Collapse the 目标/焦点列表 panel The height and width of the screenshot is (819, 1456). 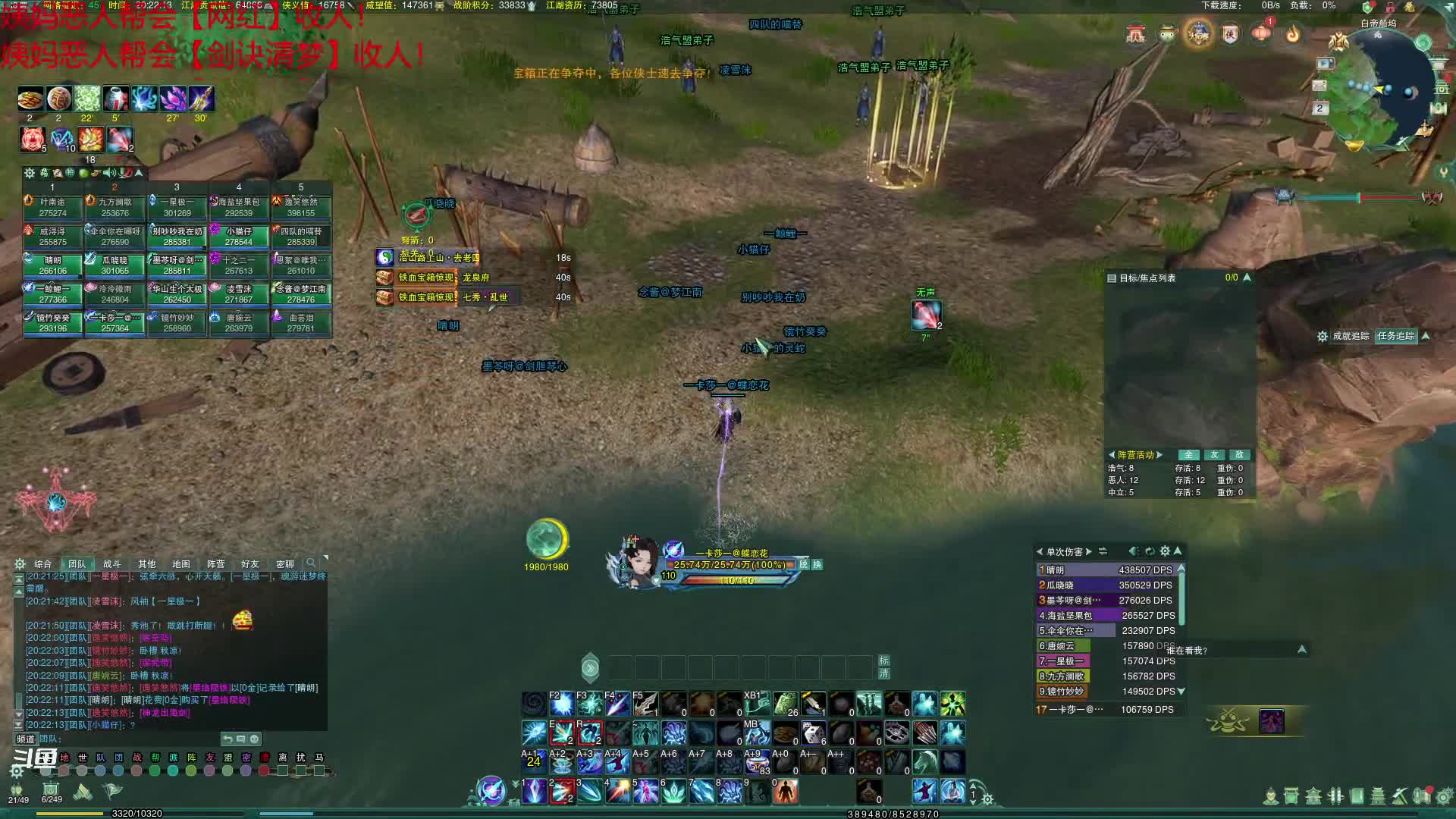[x=1247, y=278]
